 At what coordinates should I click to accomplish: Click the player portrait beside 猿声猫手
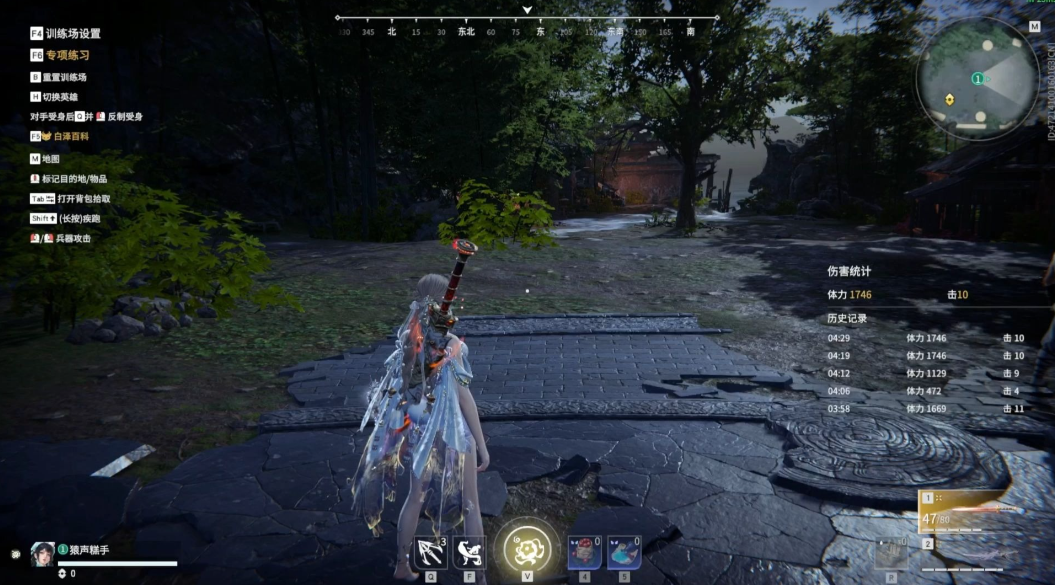42,551
